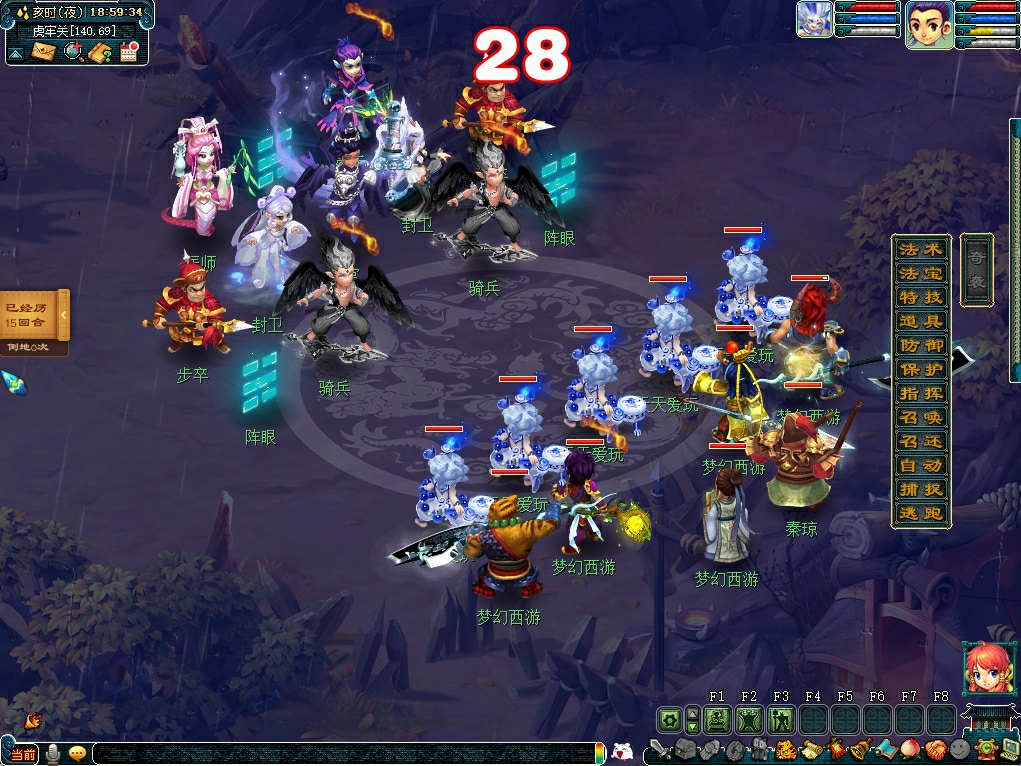Select the 逃跑 flee command

coord(921,514)
